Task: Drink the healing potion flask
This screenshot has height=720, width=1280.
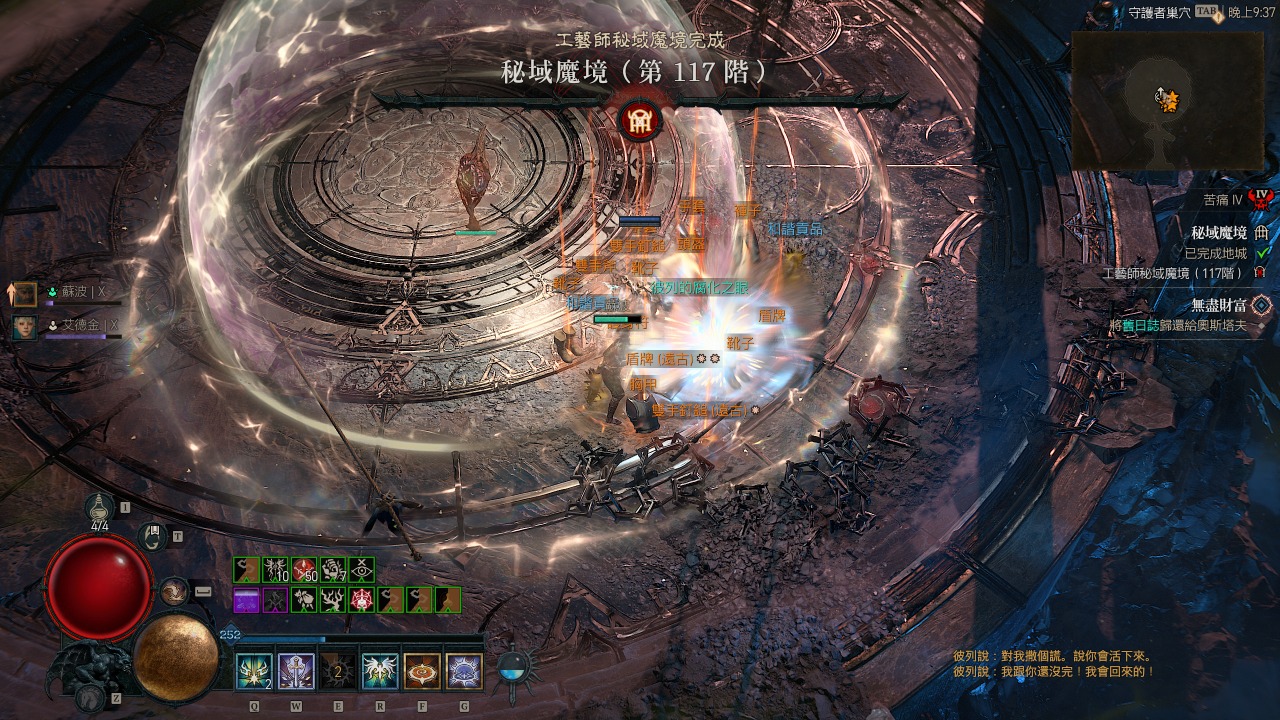Action: [99, 508]
